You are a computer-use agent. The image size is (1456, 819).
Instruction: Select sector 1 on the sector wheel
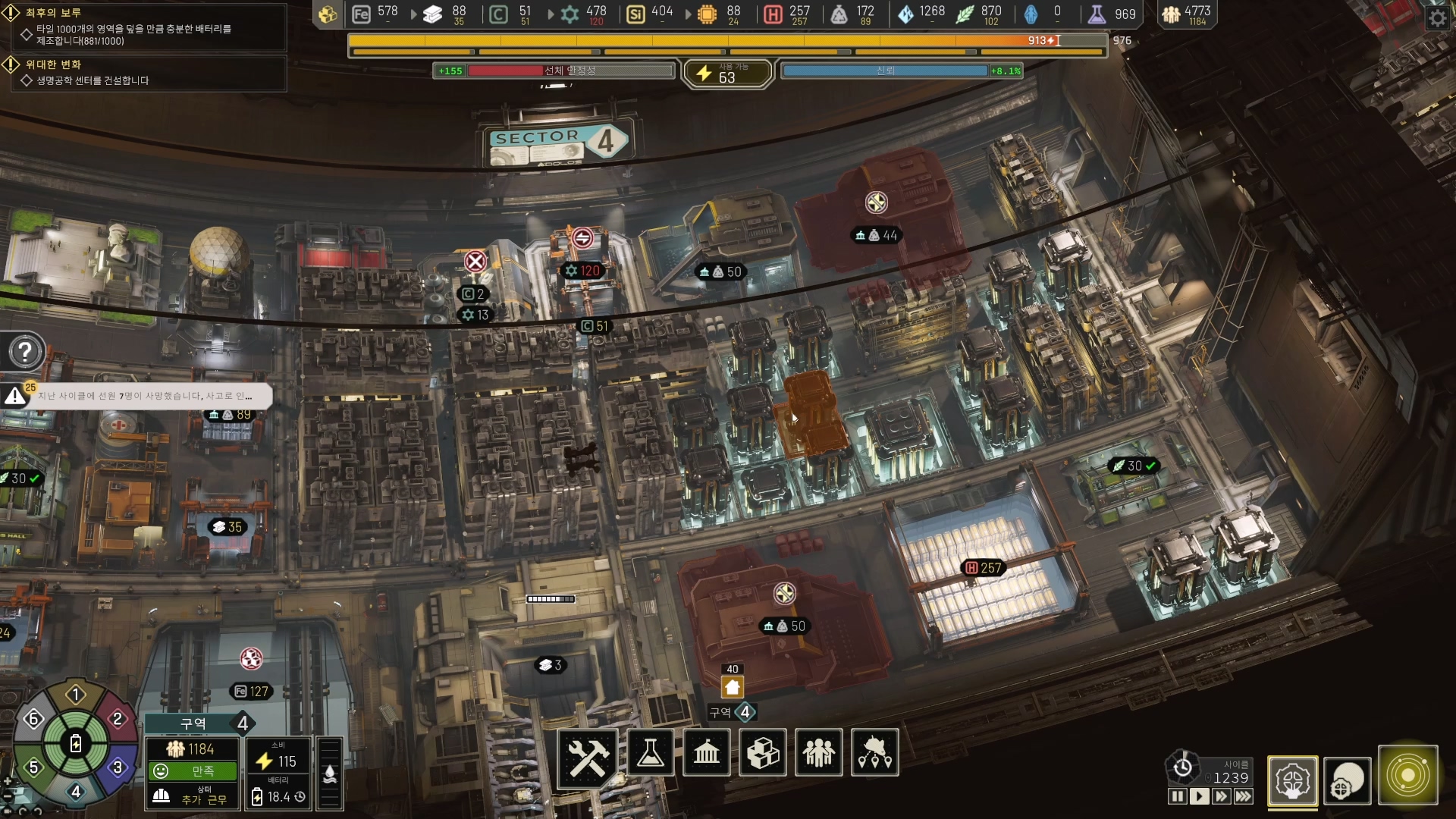coord(76,695)
